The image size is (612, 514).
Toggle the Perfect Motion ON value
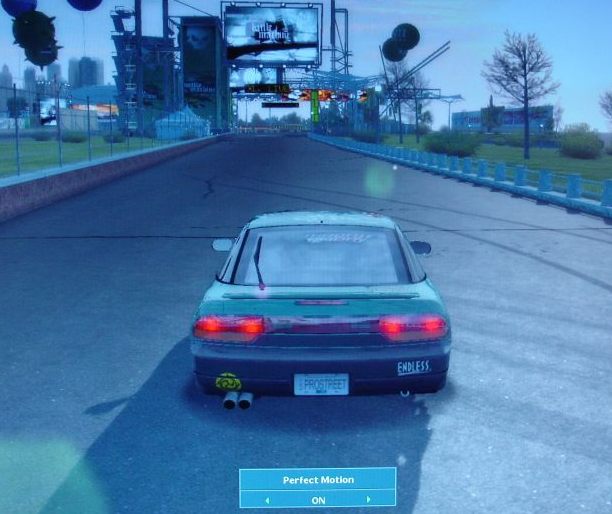tap(318, 499)
